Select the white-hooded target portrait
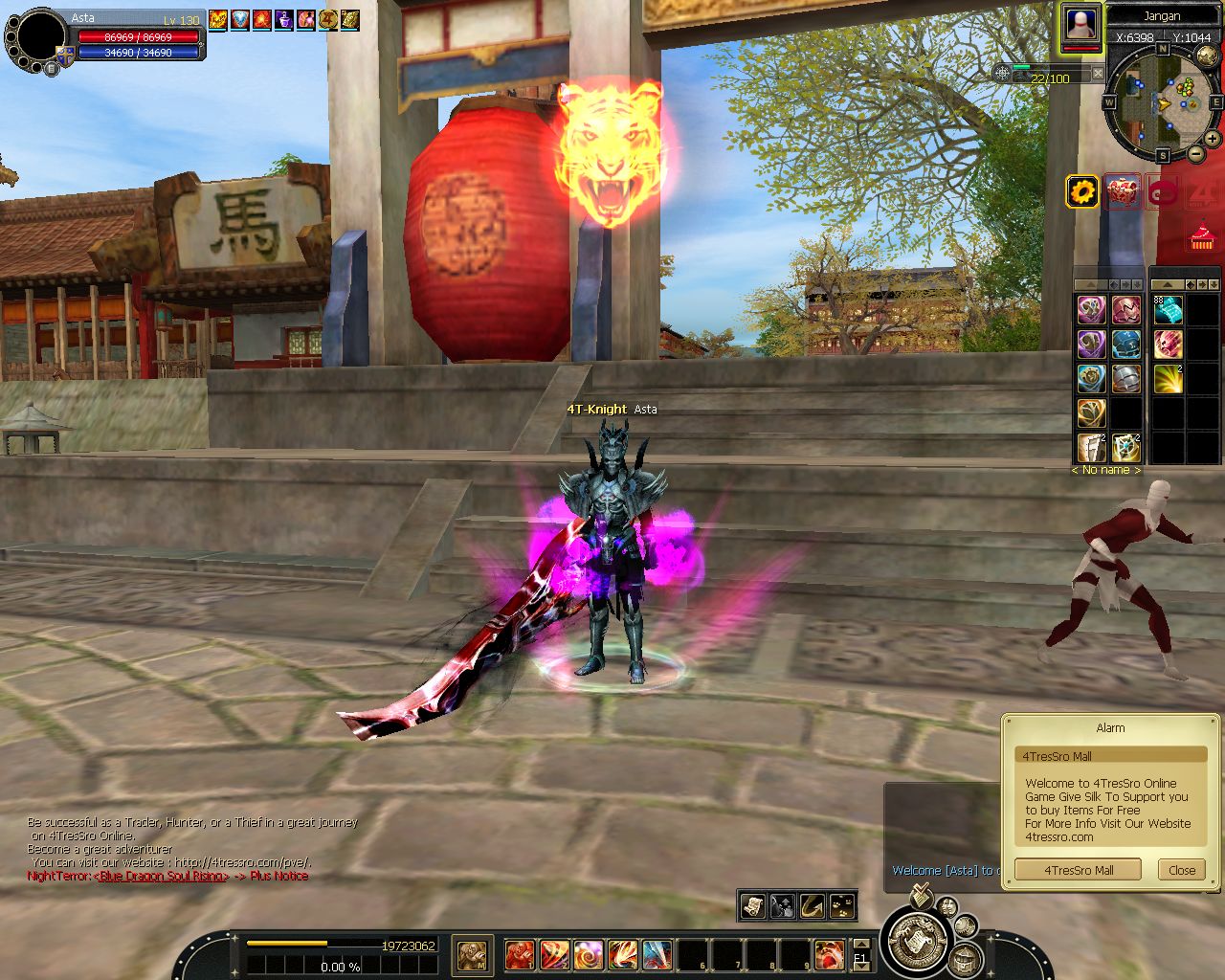 click(1081, 24)
